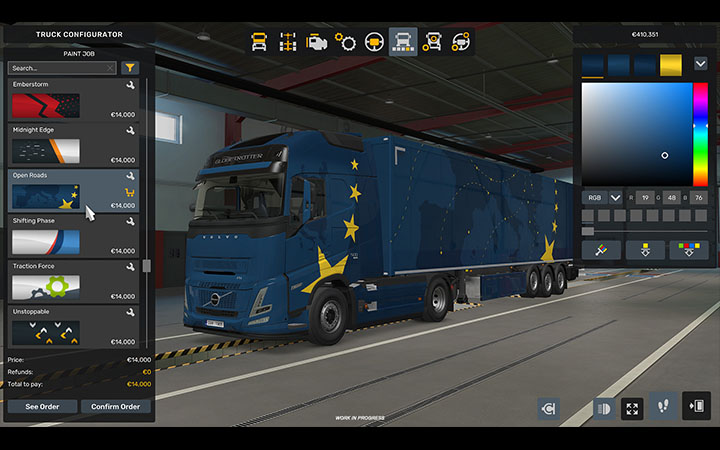Toggle fullscreen view with arrows icon
The width and height of the screenshot is (720, 450).
(632, 408)
